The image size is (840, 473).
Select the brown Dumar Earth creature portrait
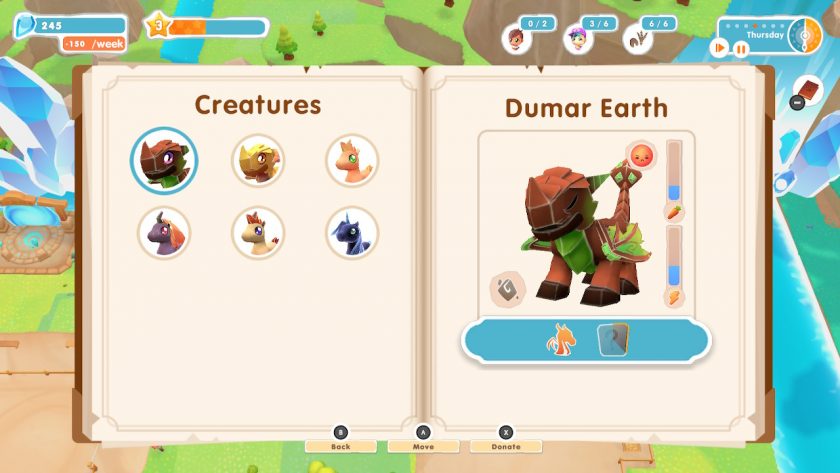tap(163, 160)
